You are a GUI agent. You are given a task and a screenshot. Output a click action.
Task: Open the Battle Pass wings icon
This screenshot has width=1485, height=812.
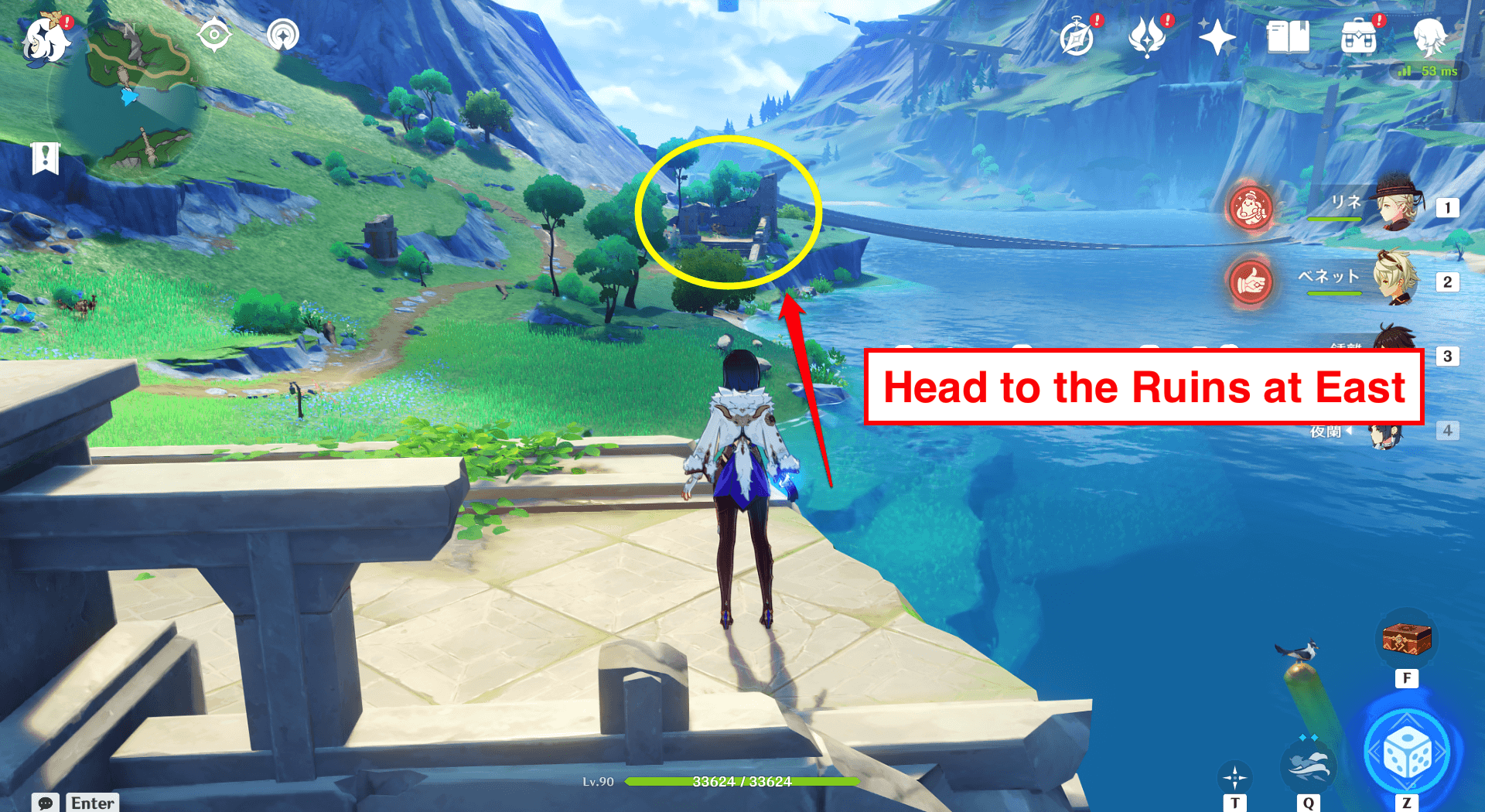click(1147, 35)
